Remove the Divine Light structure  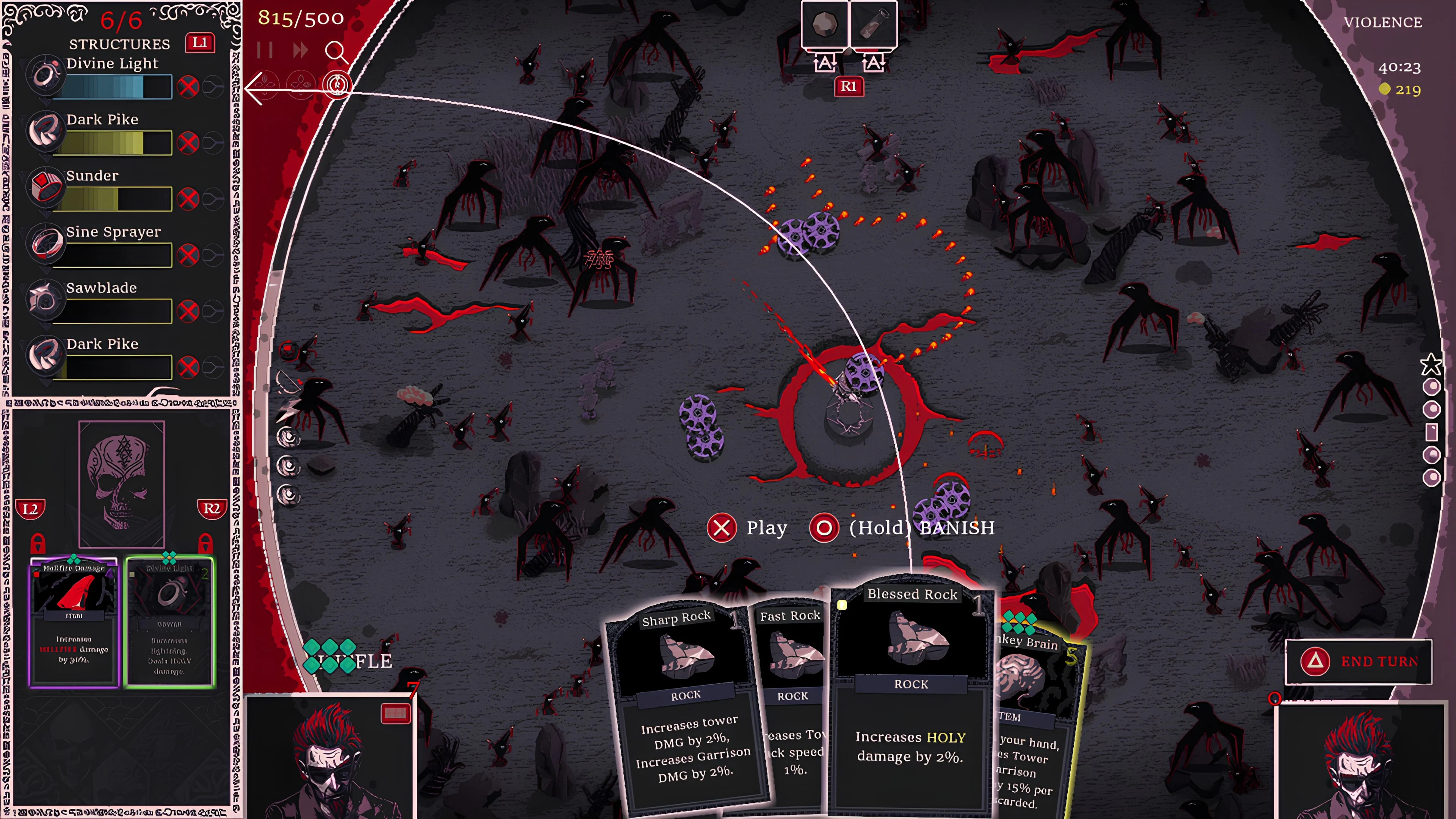coord(188,87)
